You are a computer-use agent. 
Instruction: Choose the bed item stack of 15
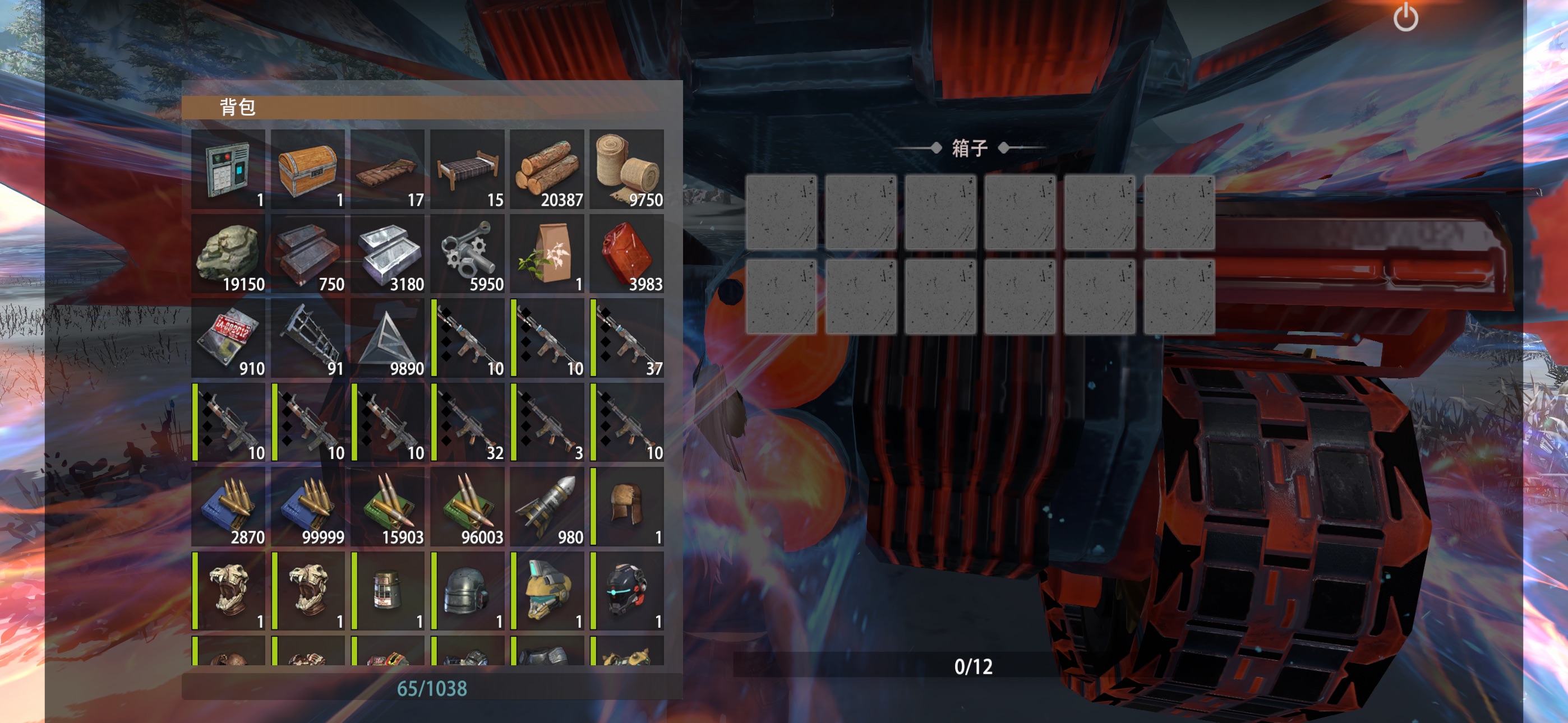pos(468,169)
